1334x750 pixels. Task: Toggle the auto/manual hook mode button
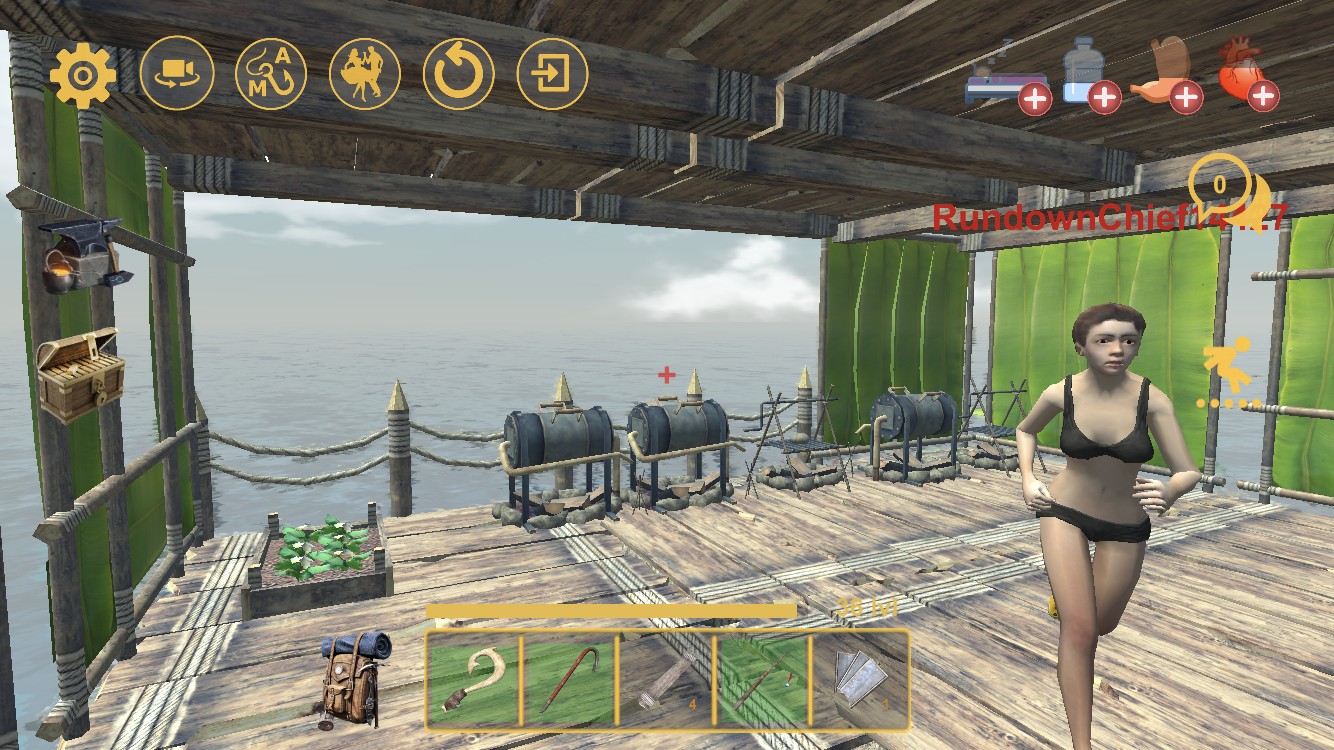pyautogui.click(x=271, y=74)
